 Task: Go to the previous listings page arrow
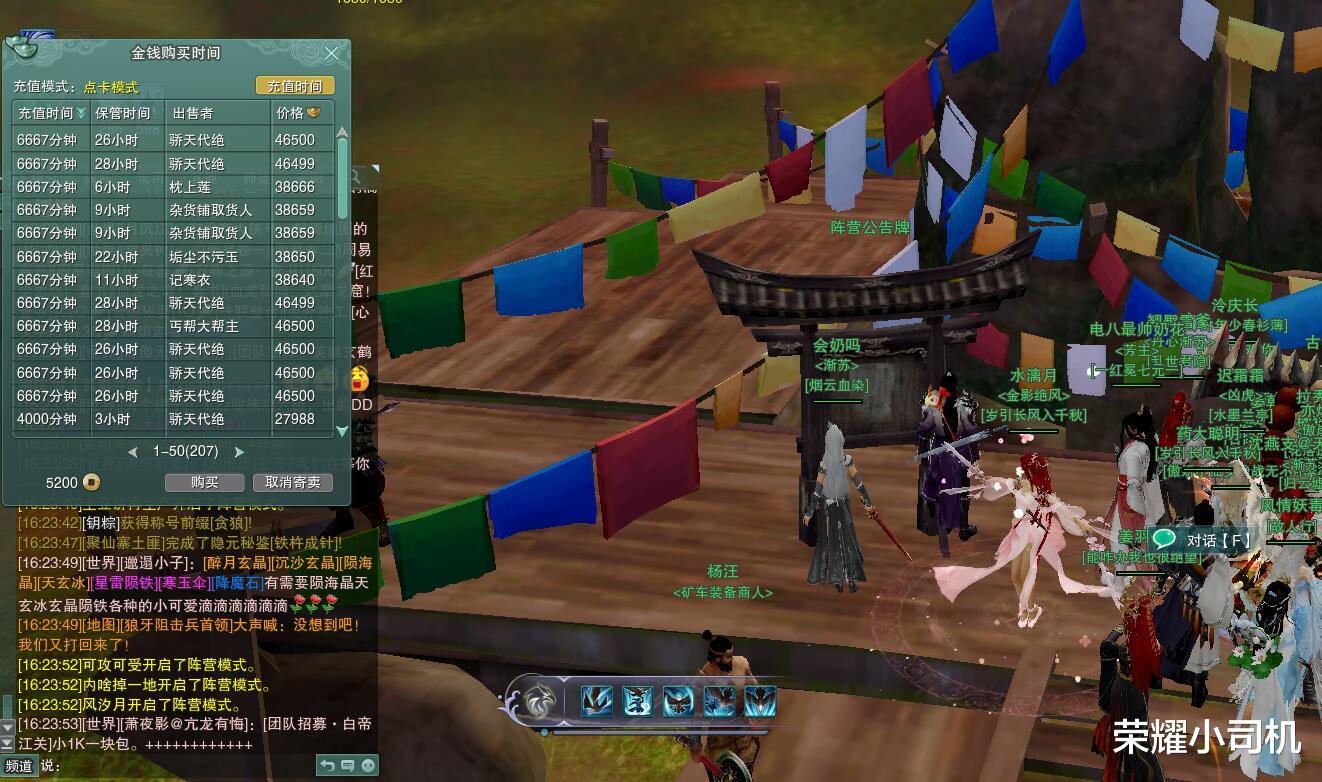coord(133,452)
